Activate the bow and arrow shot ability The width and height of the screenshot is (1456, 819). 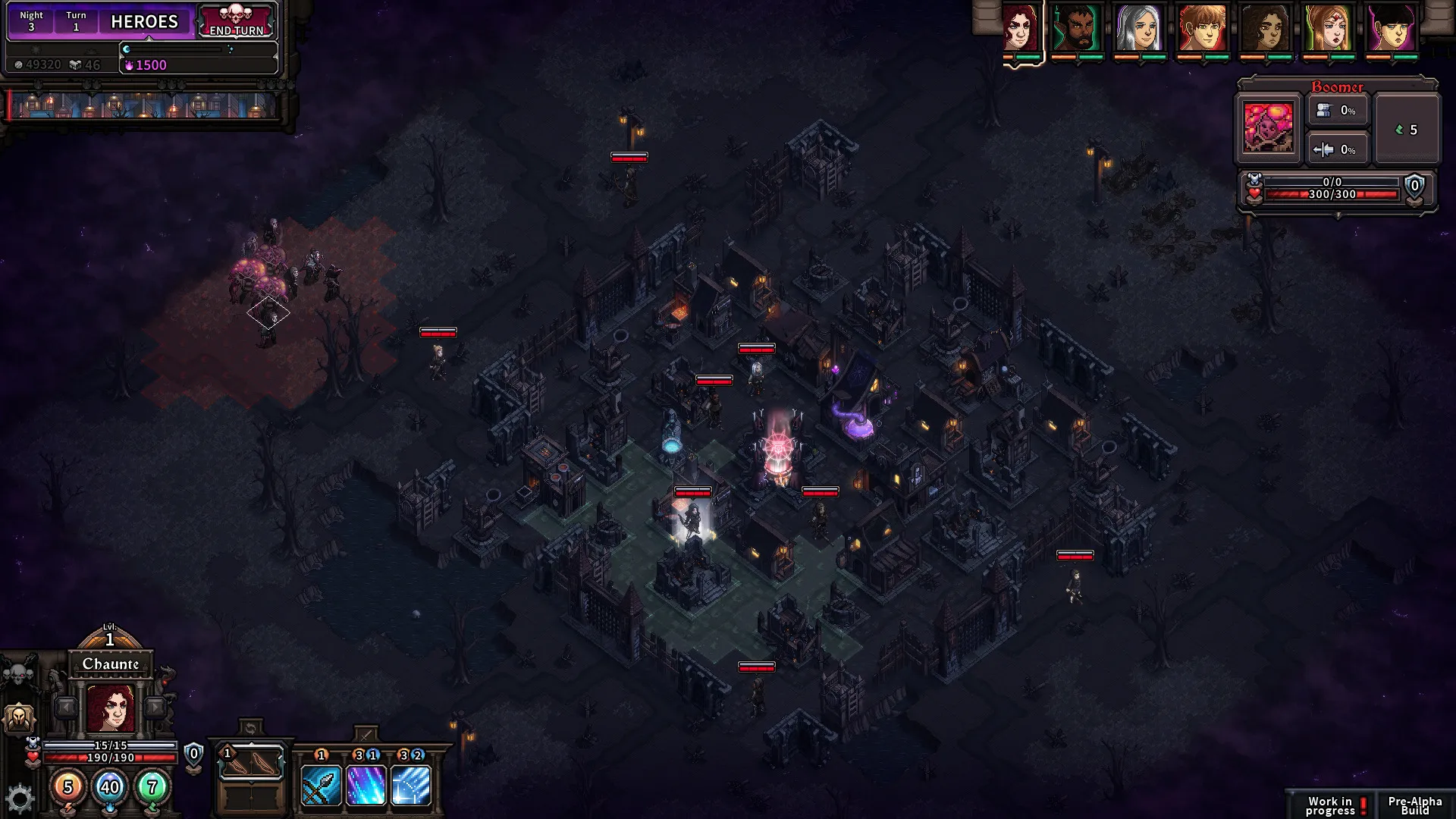(x=321, y=785)
